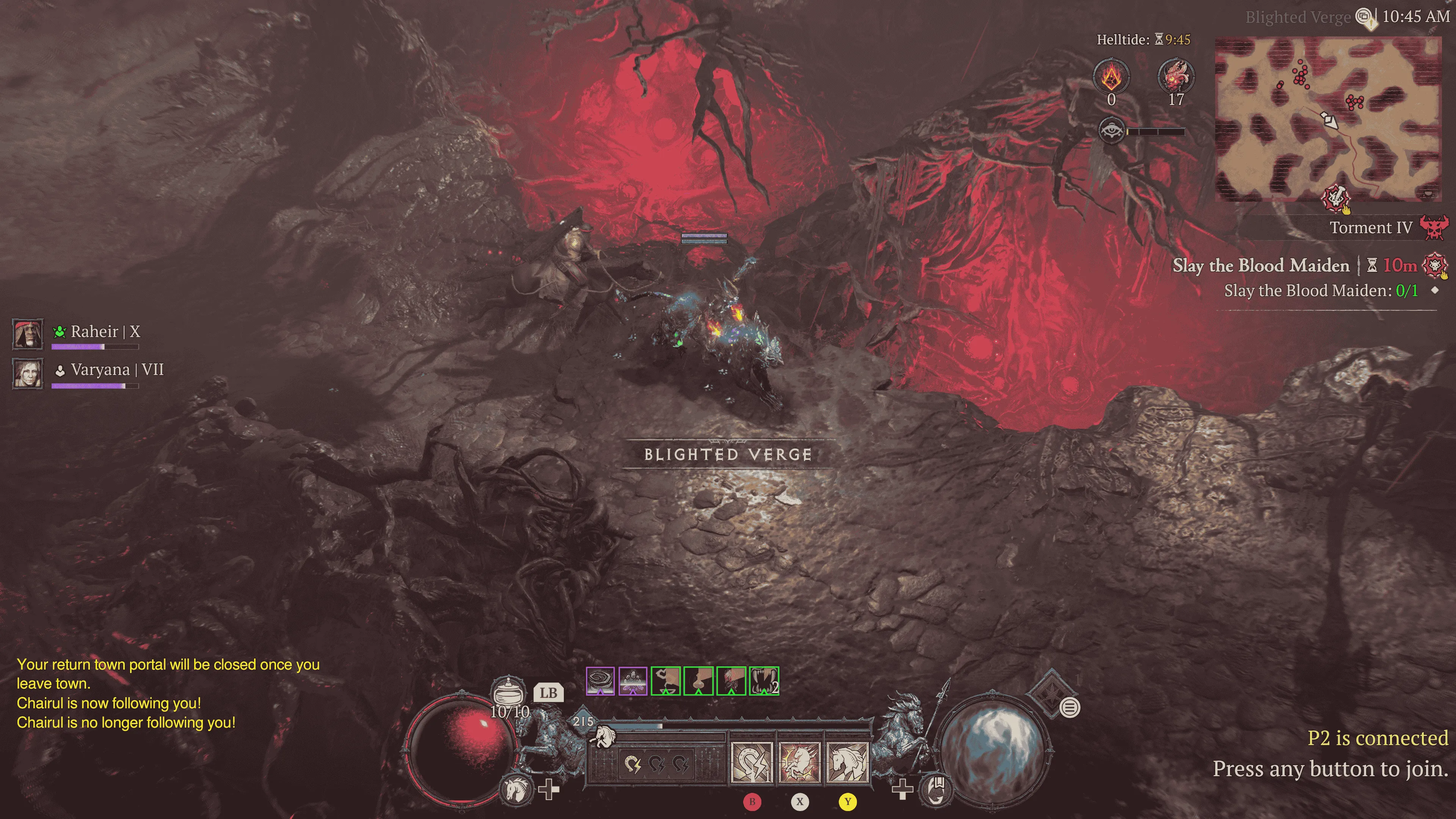Inspect the purple crystal cluster buff icon

pos(632,681)
